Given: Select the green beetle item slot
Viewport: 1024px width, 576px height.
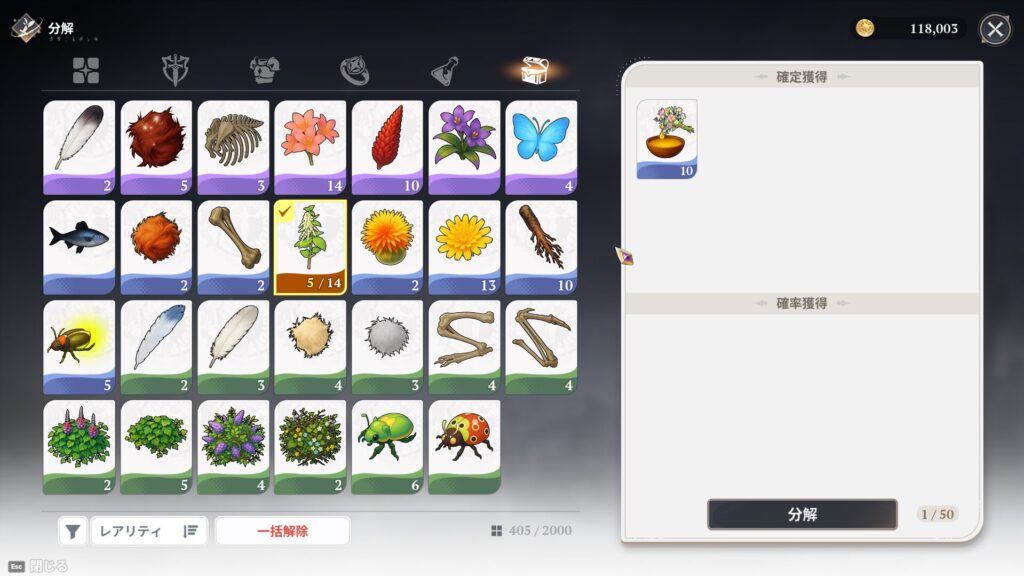Looking at the screenshot, I should [387, 447].
